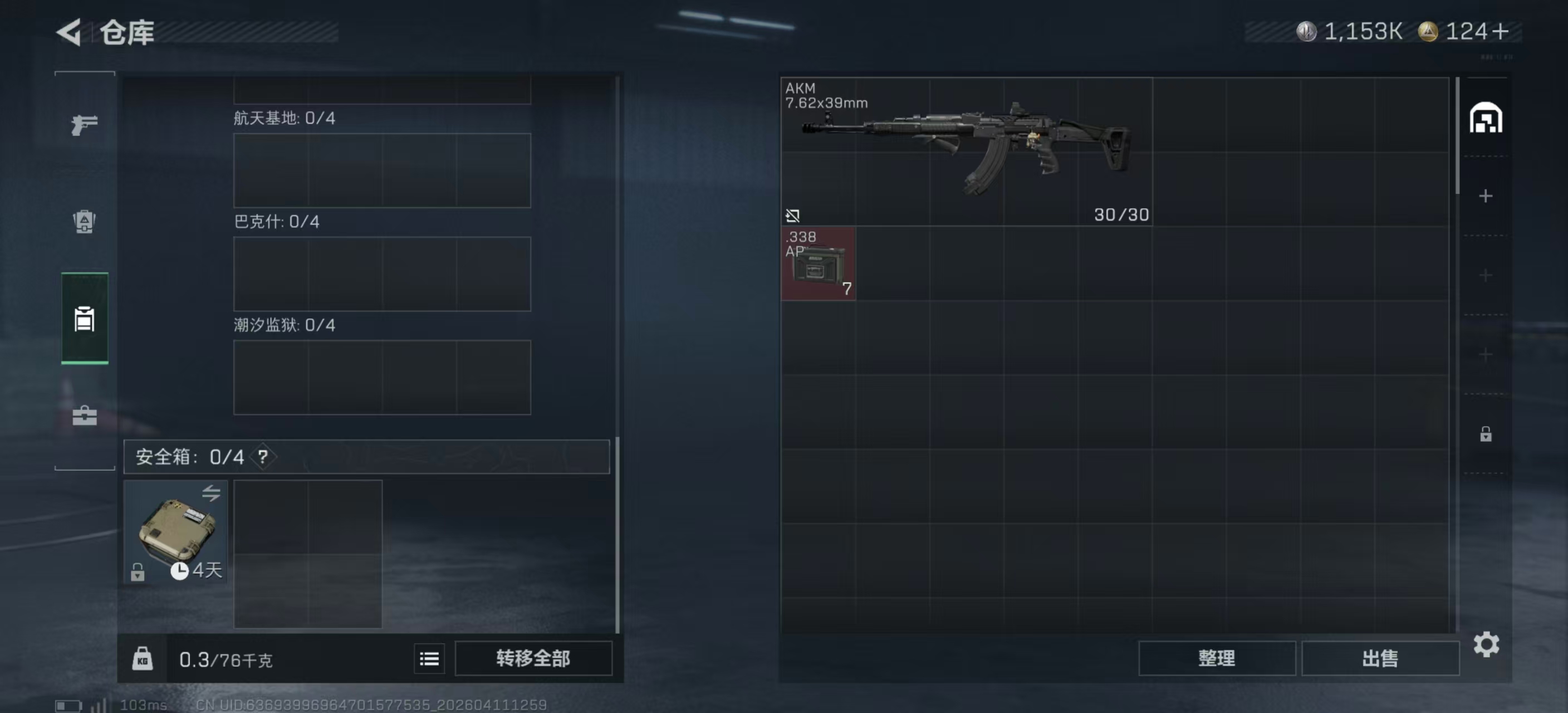
Task: Click the 出售 sell button
Action: pos(1380,658)
